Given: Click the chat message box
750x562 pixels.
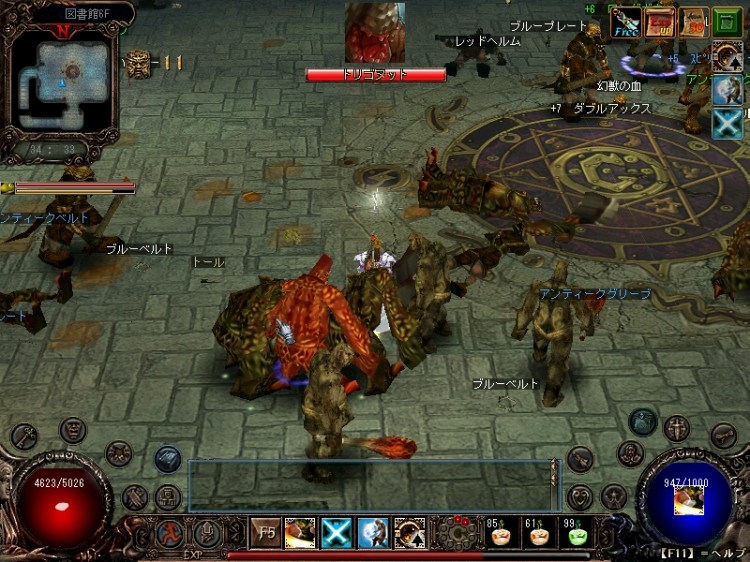Looking at the screenshot, I should [x=370, y=485].
